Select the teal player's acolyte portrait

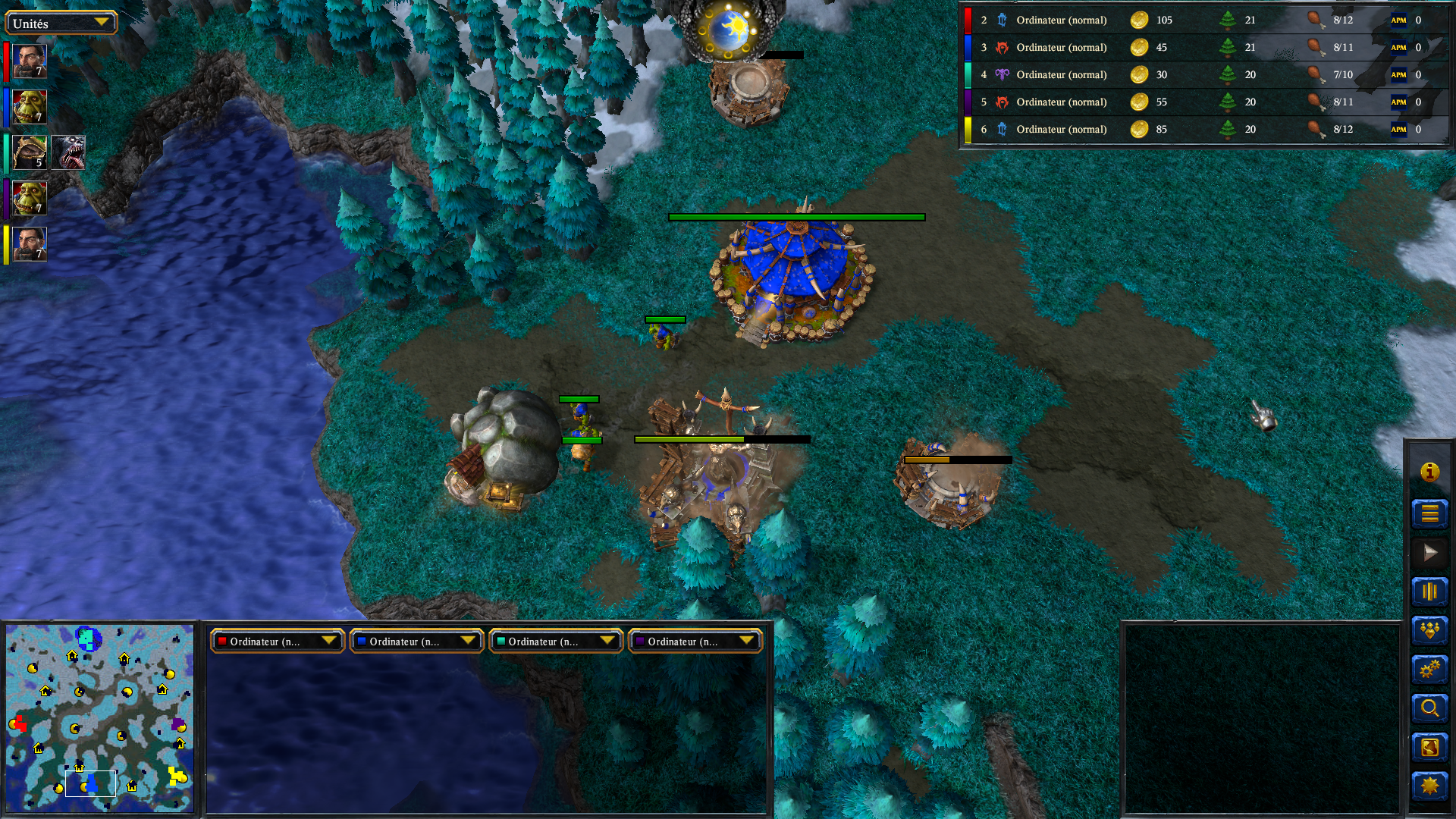[x=30, y=152]
